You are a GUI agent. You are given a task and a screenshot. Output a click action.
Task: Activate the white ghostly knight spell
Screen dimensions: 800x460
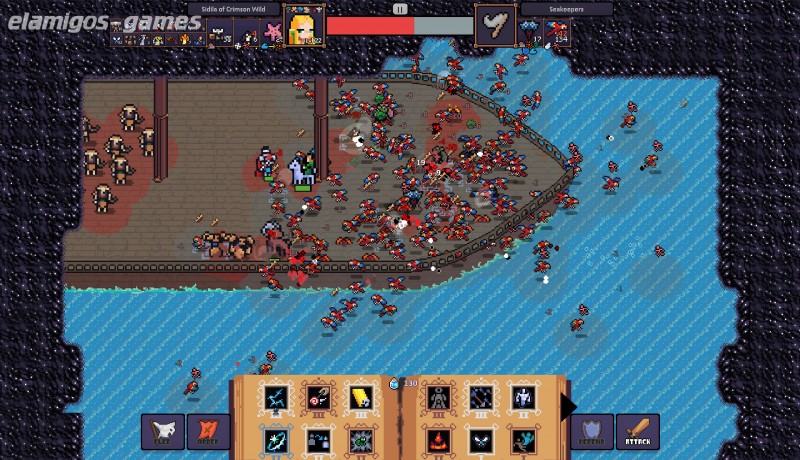pos(522,397)
